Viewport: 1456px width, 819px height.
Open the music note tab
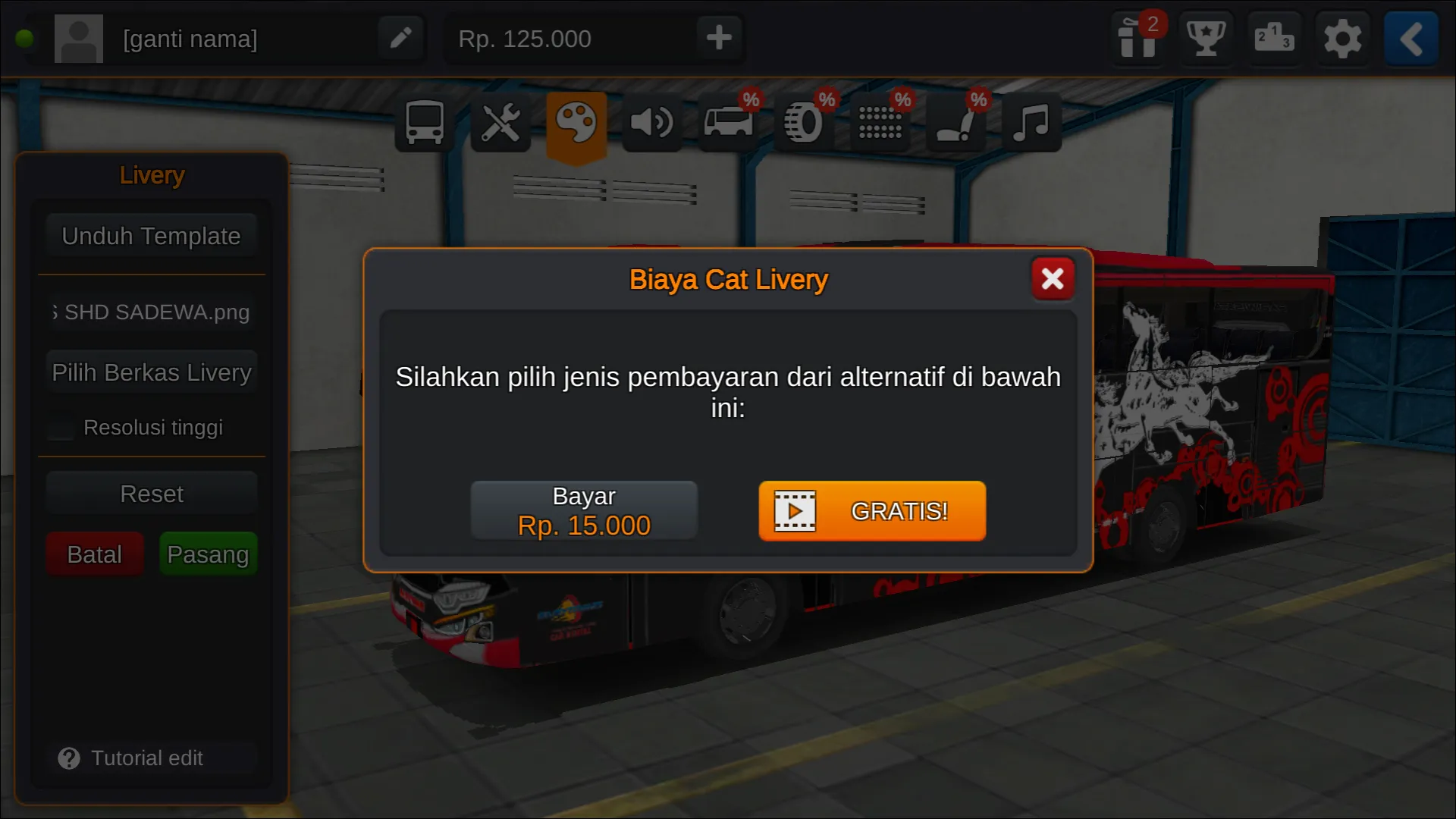click(1031, 122)
